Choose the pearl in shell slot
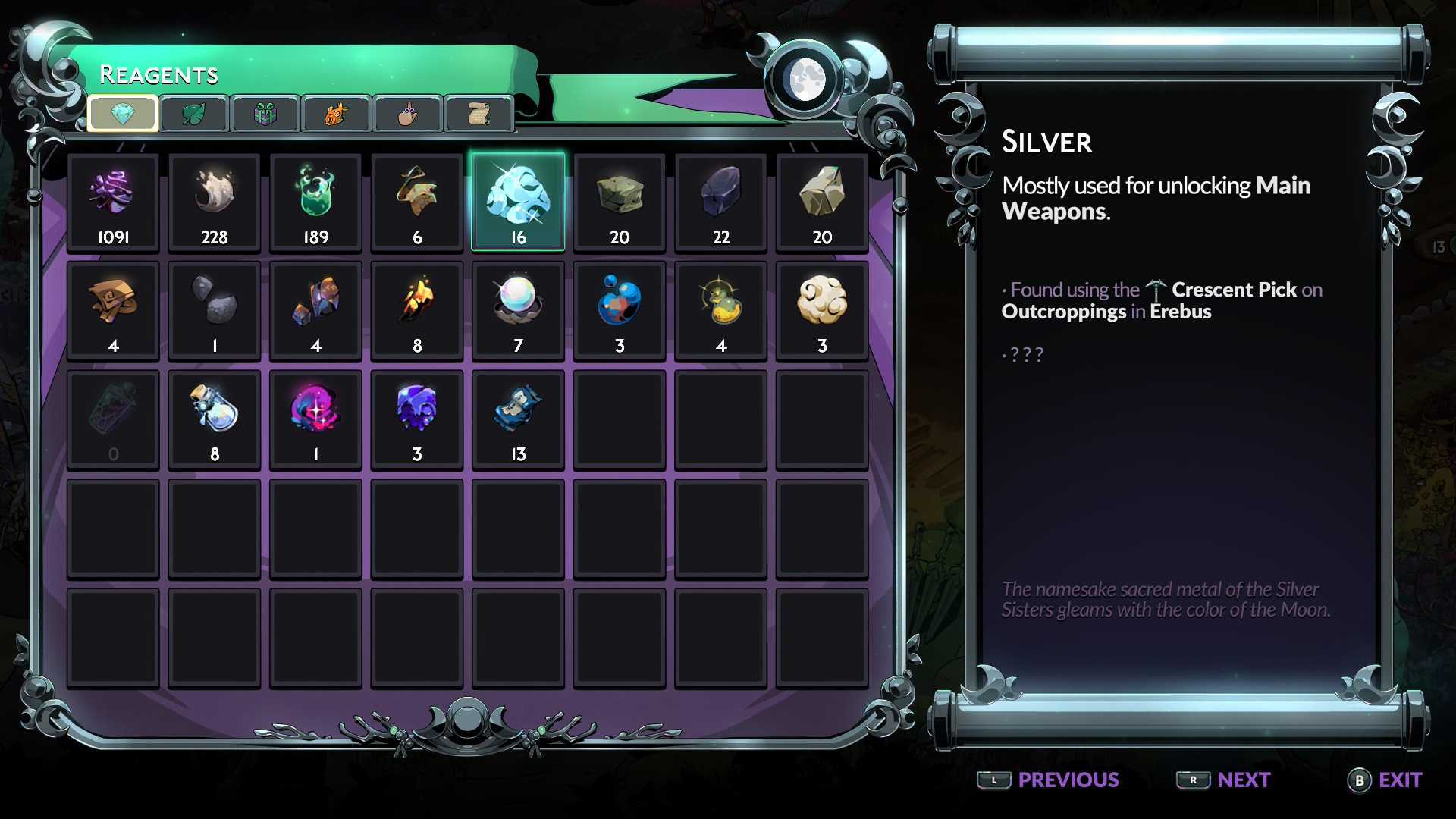1456x819 pixels. click(518, 309)
